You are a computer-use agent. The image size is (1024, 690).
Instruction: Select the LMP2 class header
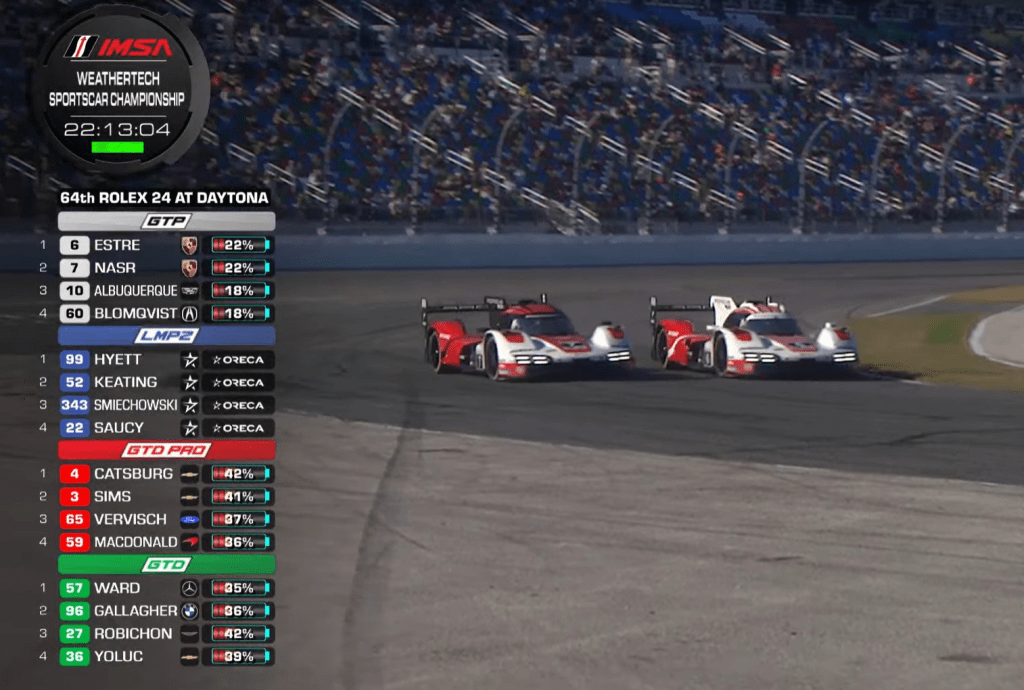[x=166, y=335]
